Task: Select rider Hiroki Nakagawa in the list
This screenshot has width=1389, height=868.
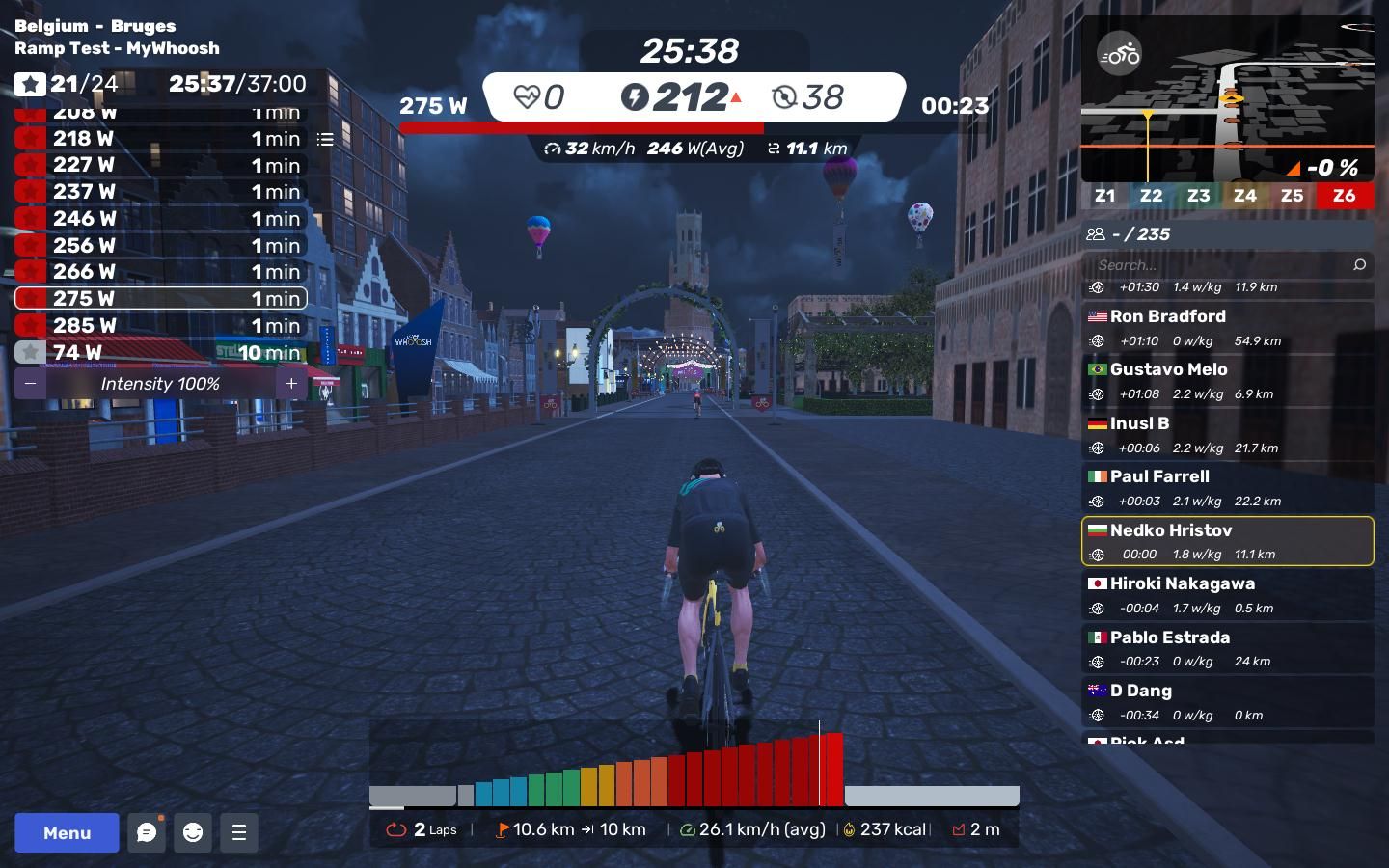Action: 1227,595
